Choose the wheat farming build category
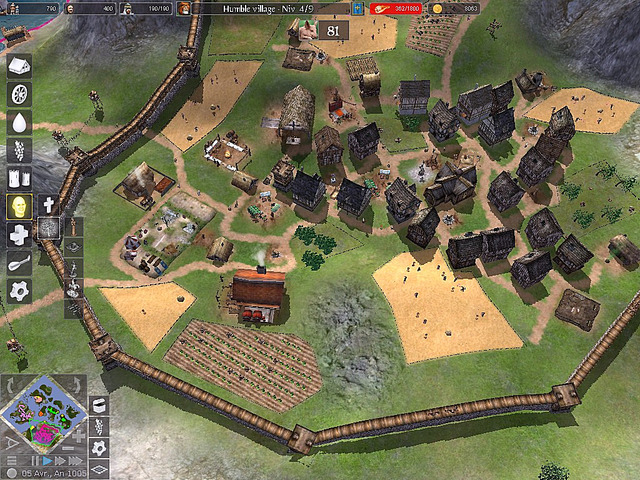 click(x=19, y=150)
